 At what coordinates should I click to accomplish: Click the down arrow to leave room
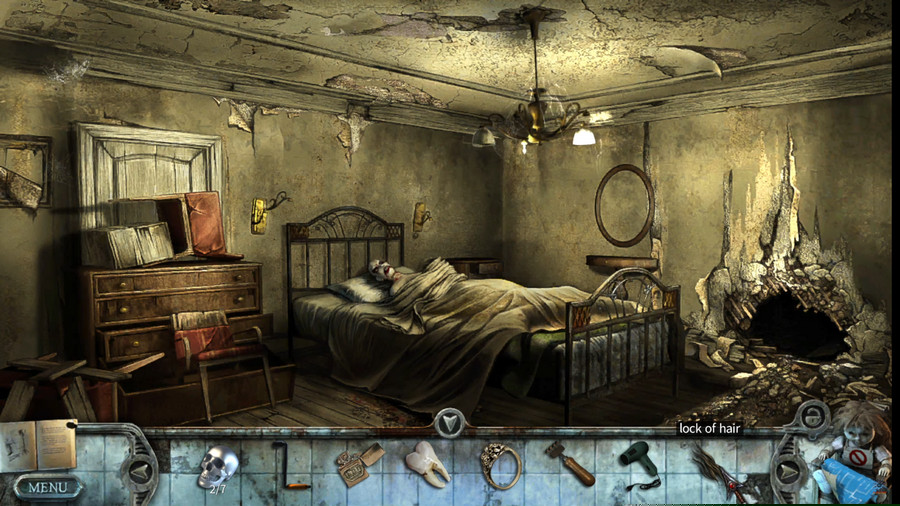pos(450,424)
